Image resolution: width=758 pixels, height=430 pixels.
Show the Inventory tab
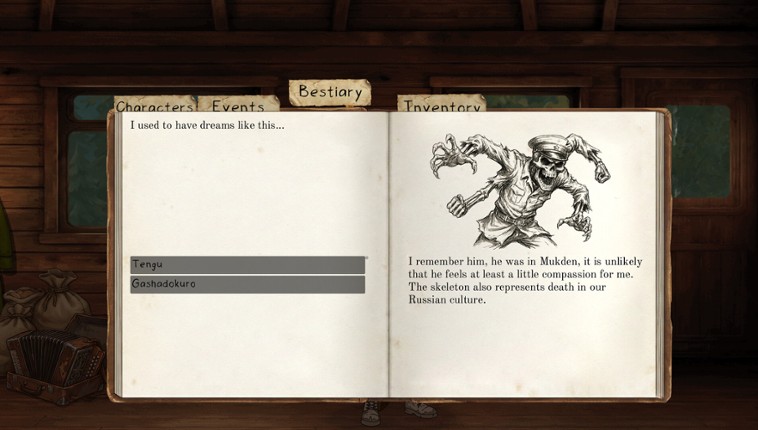pos(441,106)
